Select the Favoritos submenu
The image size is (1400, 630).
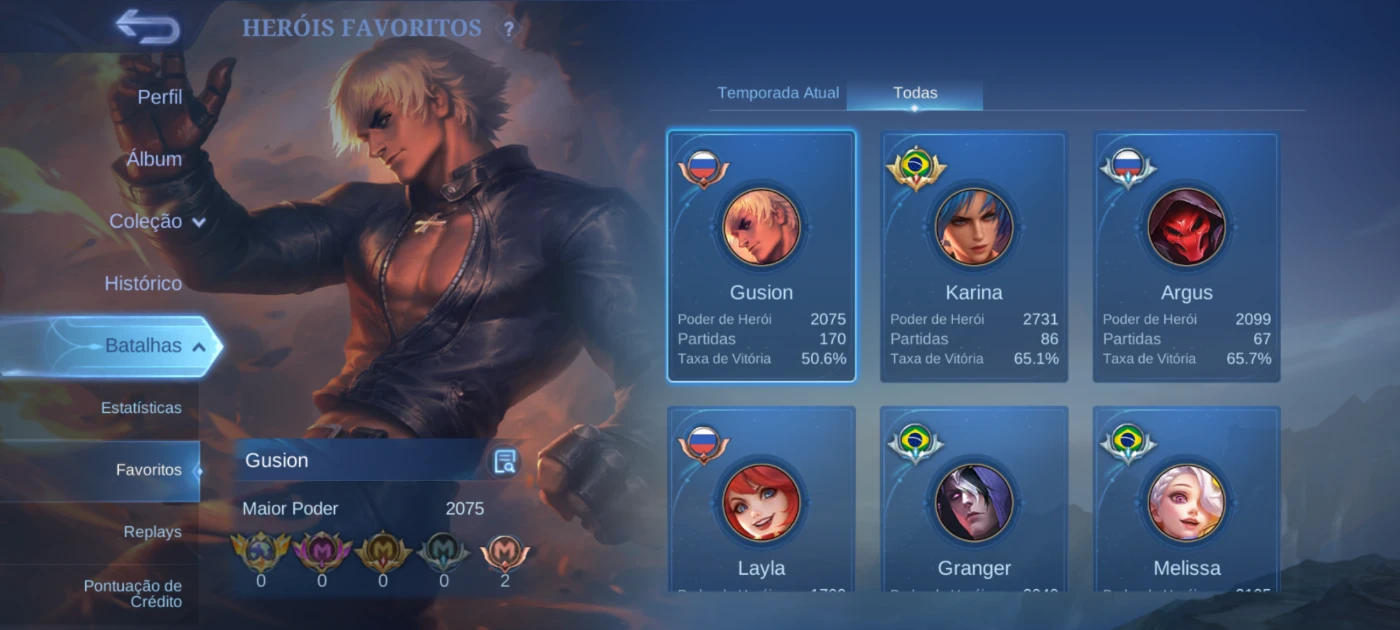click(x=148, y=470)
